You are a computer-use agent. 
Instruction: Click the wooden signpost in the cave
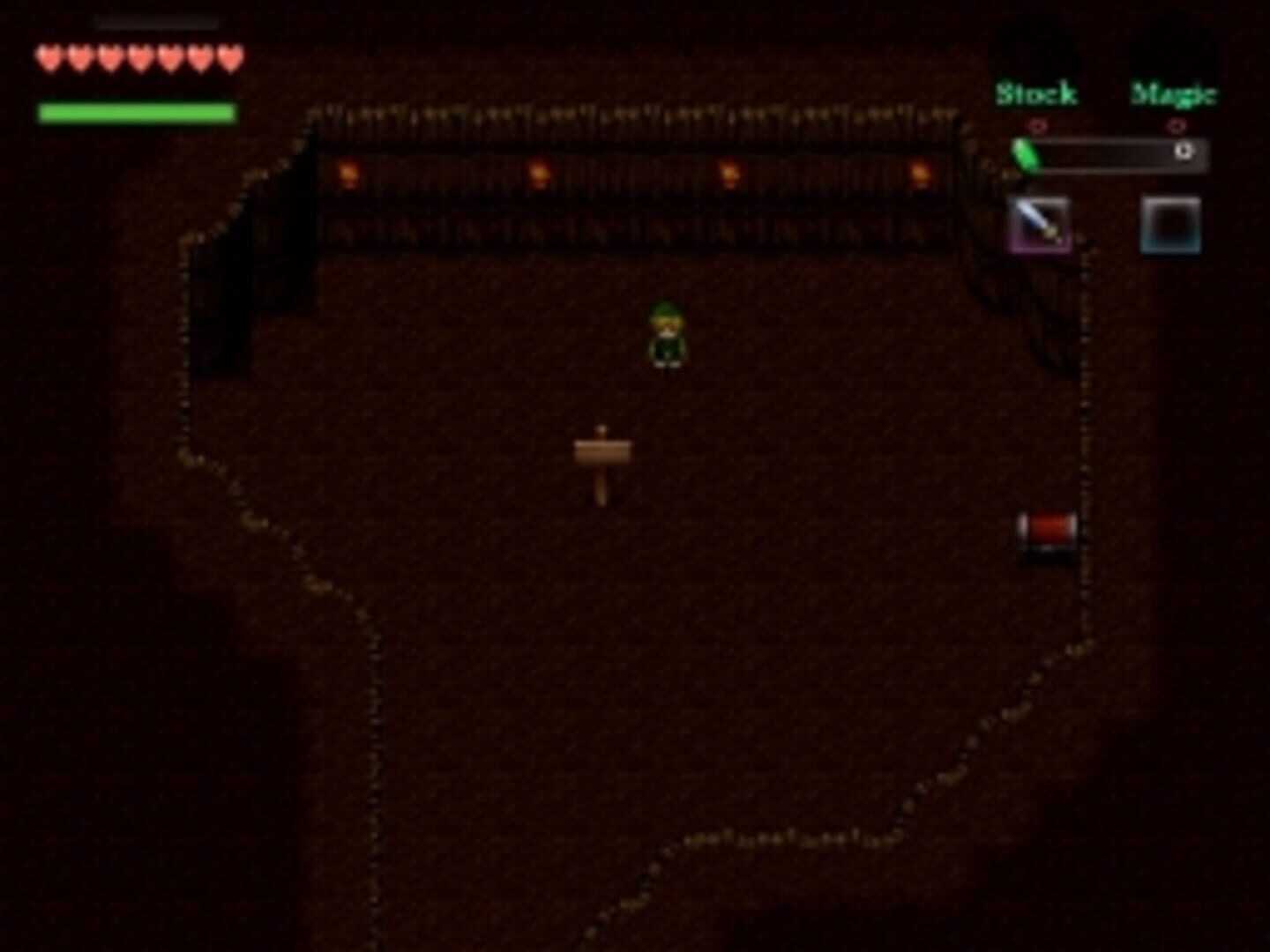click(604, 451)
